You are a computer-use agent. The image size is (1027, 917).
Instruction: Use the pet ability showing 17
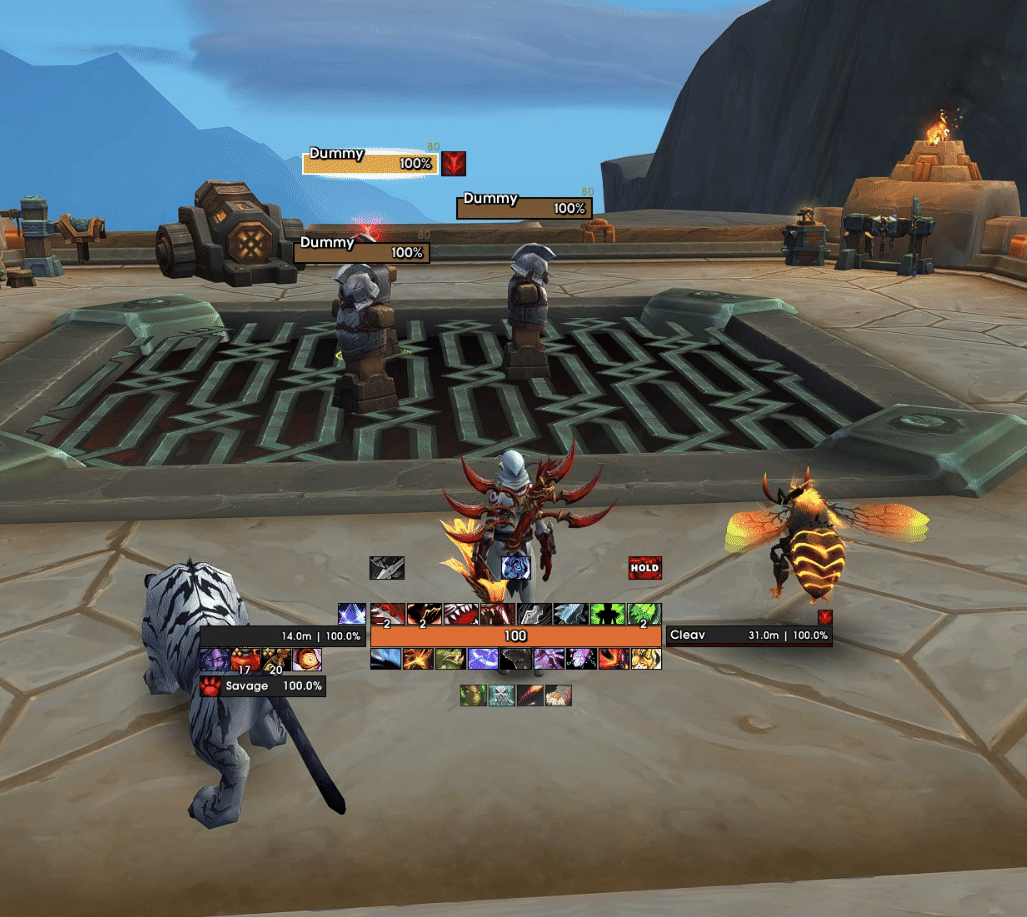point(244,659)
